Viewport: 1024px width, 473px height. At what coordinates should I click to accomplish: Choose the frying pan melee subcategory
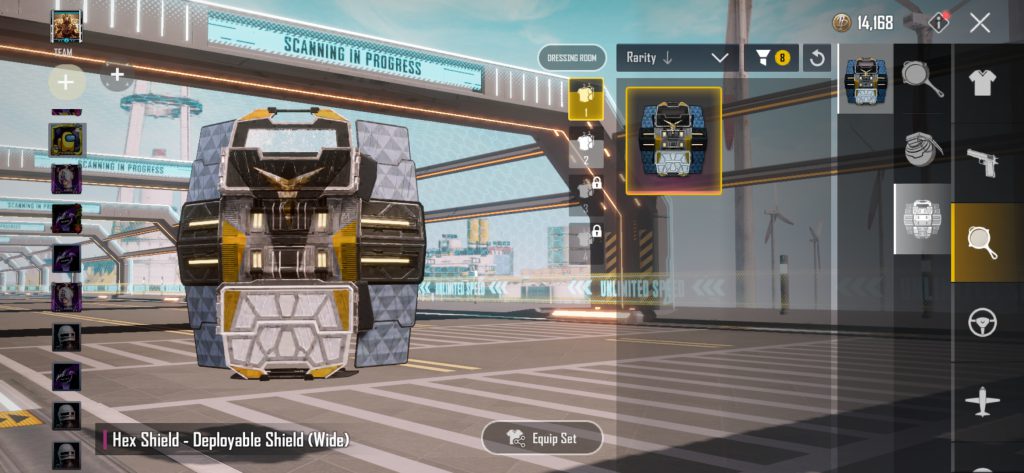pos(922,78)
